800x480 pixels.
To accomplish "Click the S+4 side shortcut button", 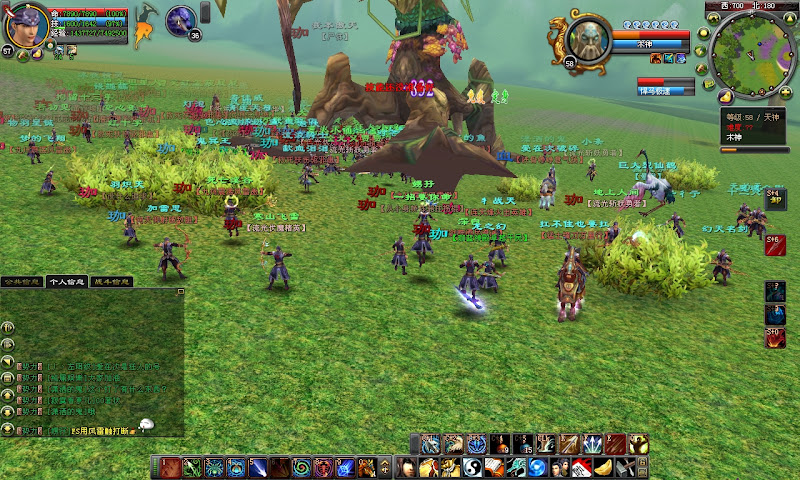I will tap(775, 199).
